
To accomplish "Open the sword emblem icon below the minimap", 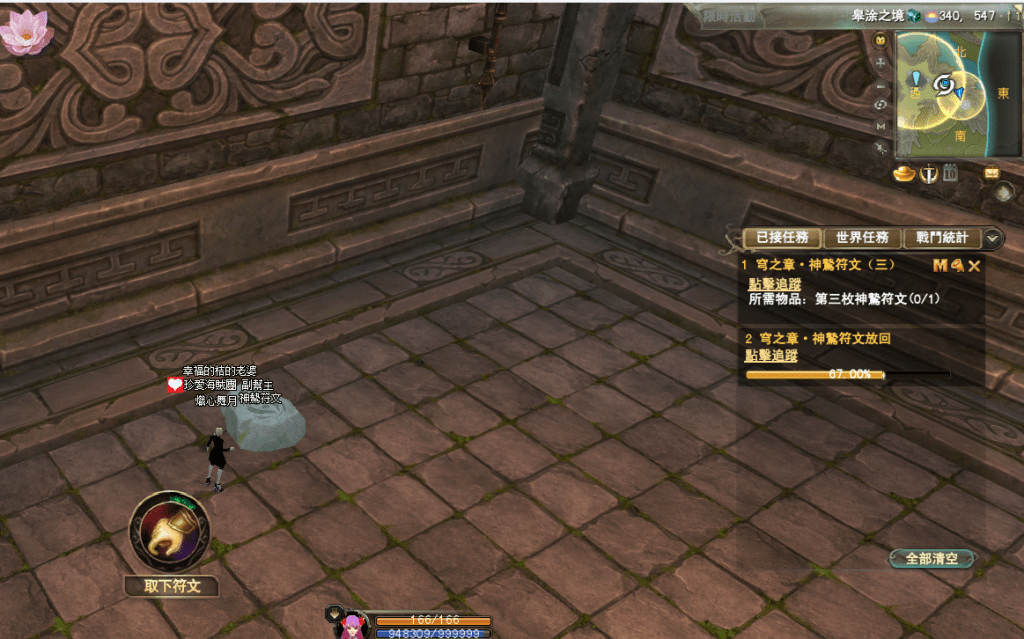I will pyautogui.click(x=928, y=175).
